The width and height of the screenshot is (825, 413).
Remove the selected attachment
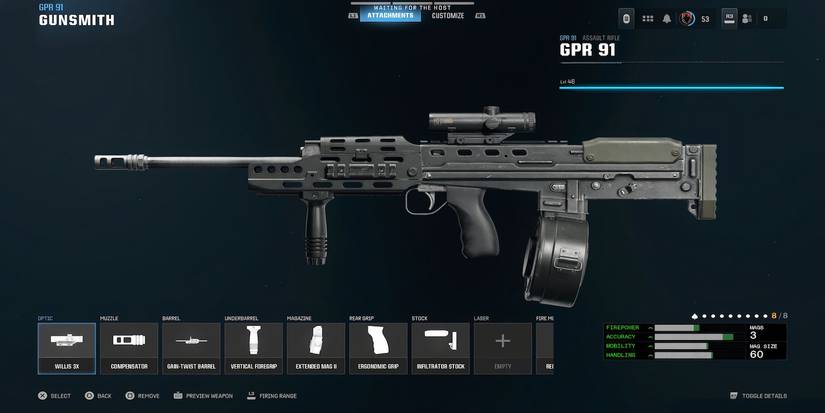(142, 396)
